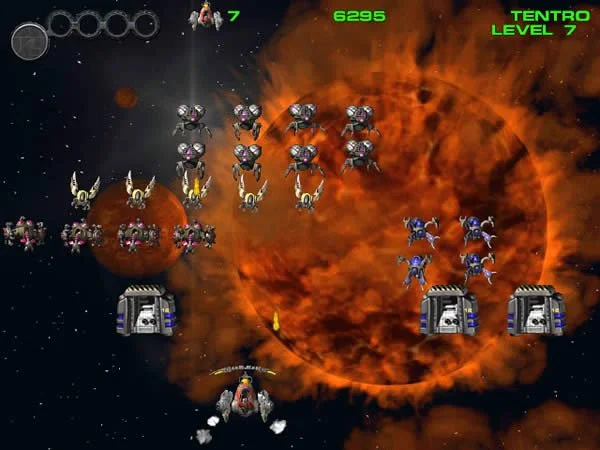This screenshot has width=600, height=450.
Task: Click the large grey power-up orb
Action: click(x=29, y=41)
